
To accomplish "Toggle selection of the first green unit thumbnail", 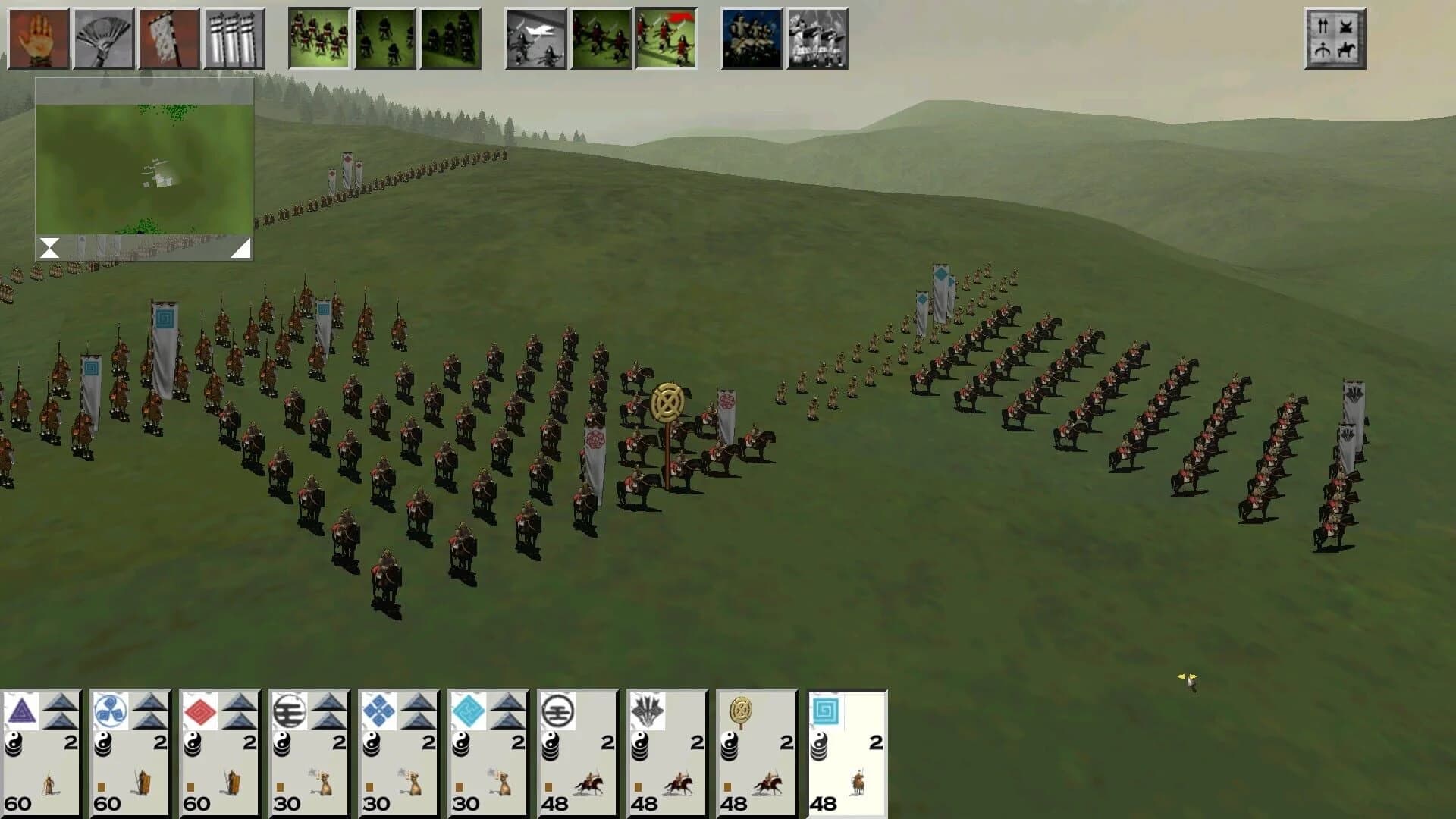I will (318, 36).
